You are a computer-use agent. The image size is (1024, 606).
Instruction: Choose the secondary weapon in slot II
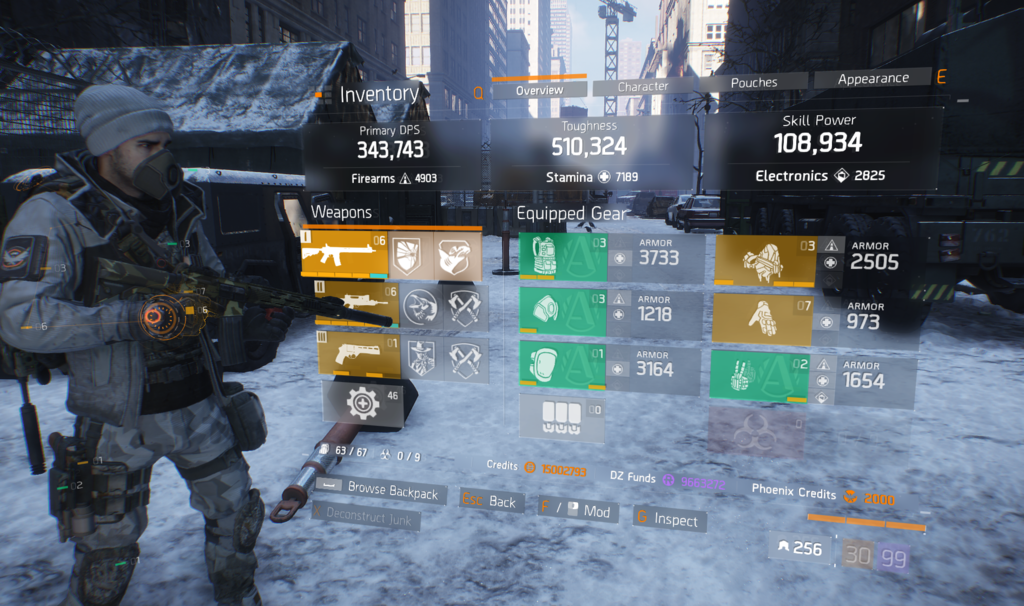(x=355, y=305)
